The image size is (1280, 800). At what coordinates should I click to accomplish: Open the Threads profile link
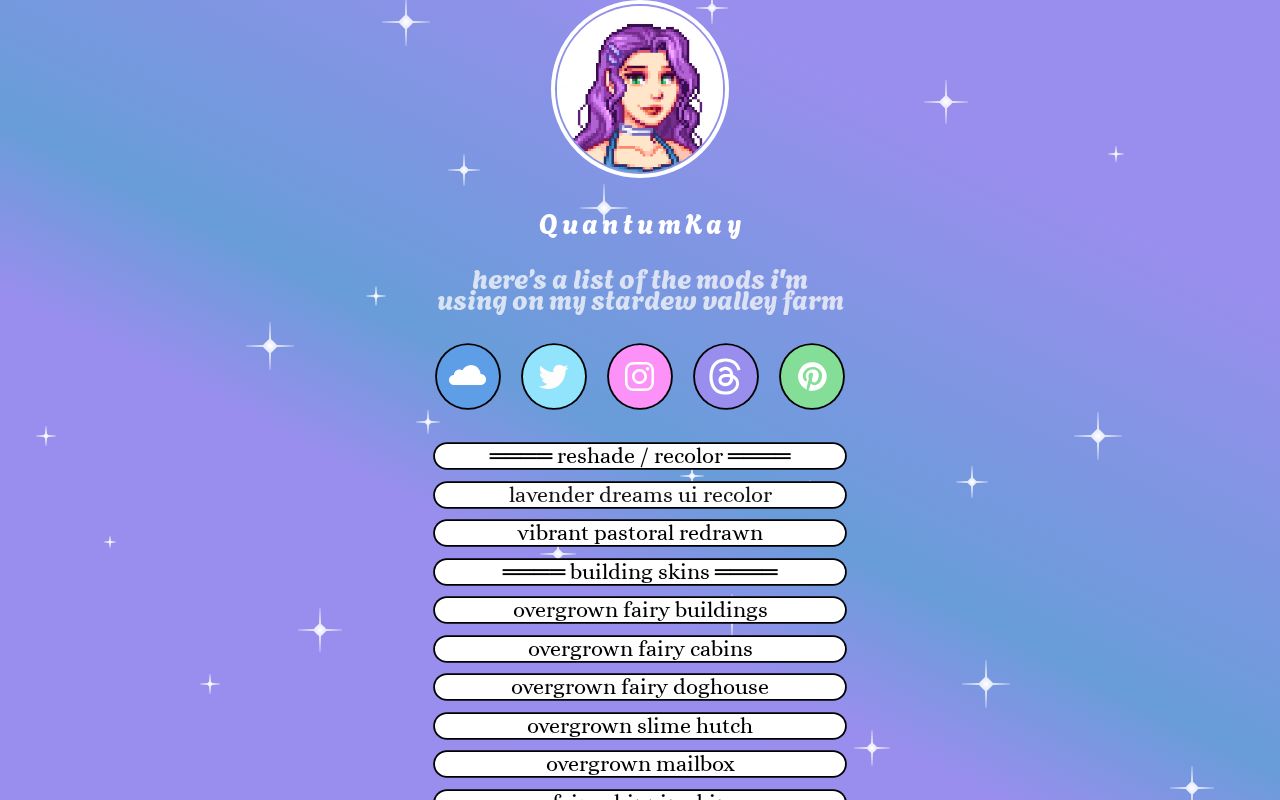[x=726, y=376]
